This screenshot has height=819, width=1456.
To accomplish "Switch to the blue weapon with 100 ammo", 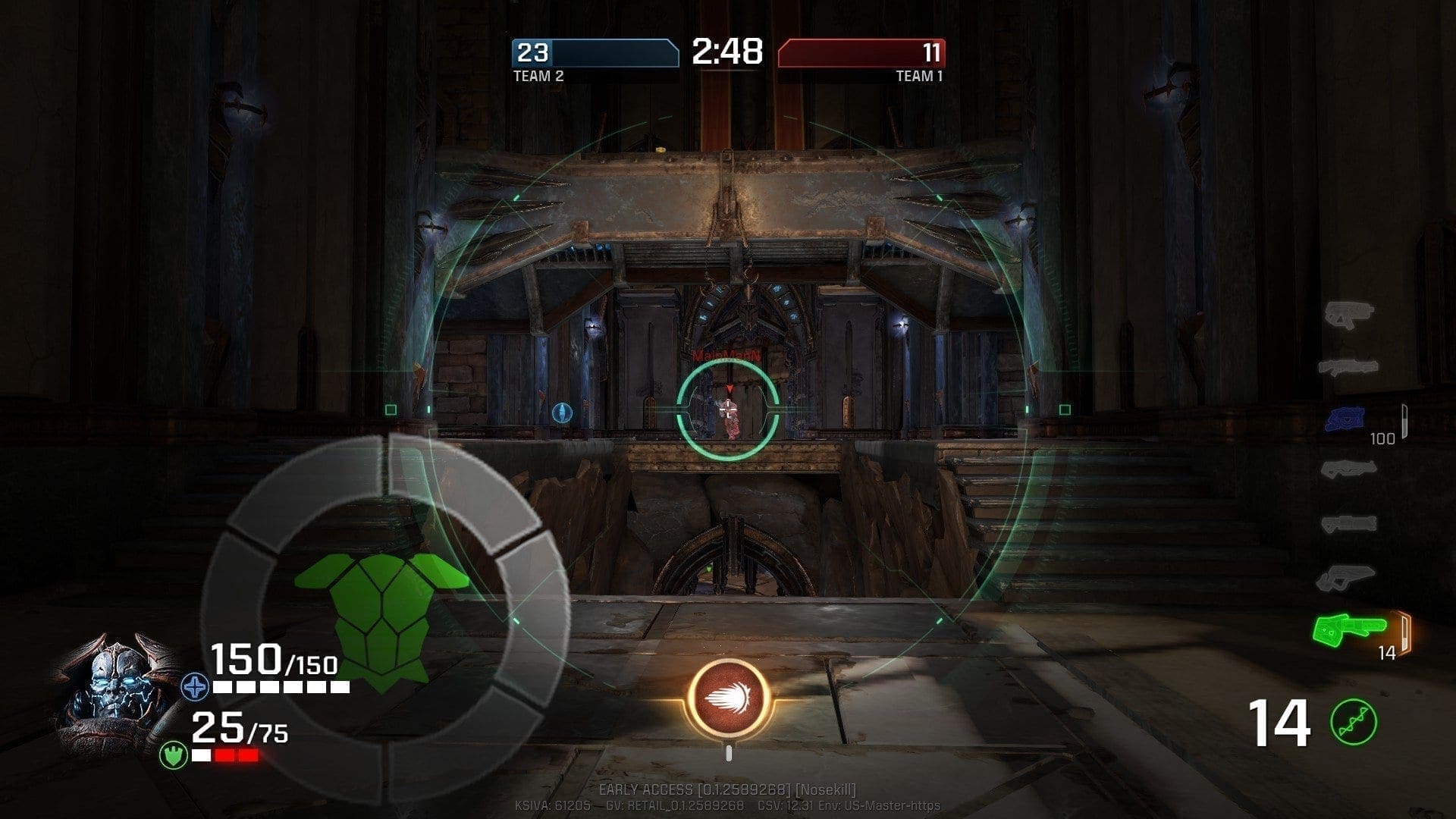I will click(x=1345, y=417).
